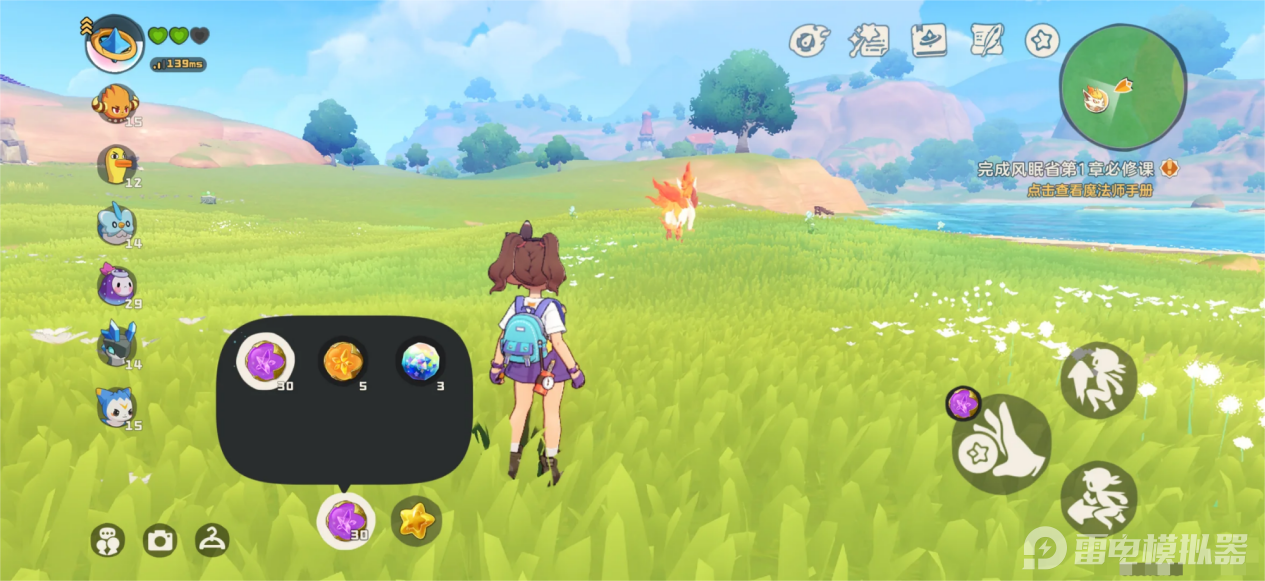Viewport: 1265px width, 581px height.
Task: Choose the rainbow crystal ball with 3
Action: 418,360
